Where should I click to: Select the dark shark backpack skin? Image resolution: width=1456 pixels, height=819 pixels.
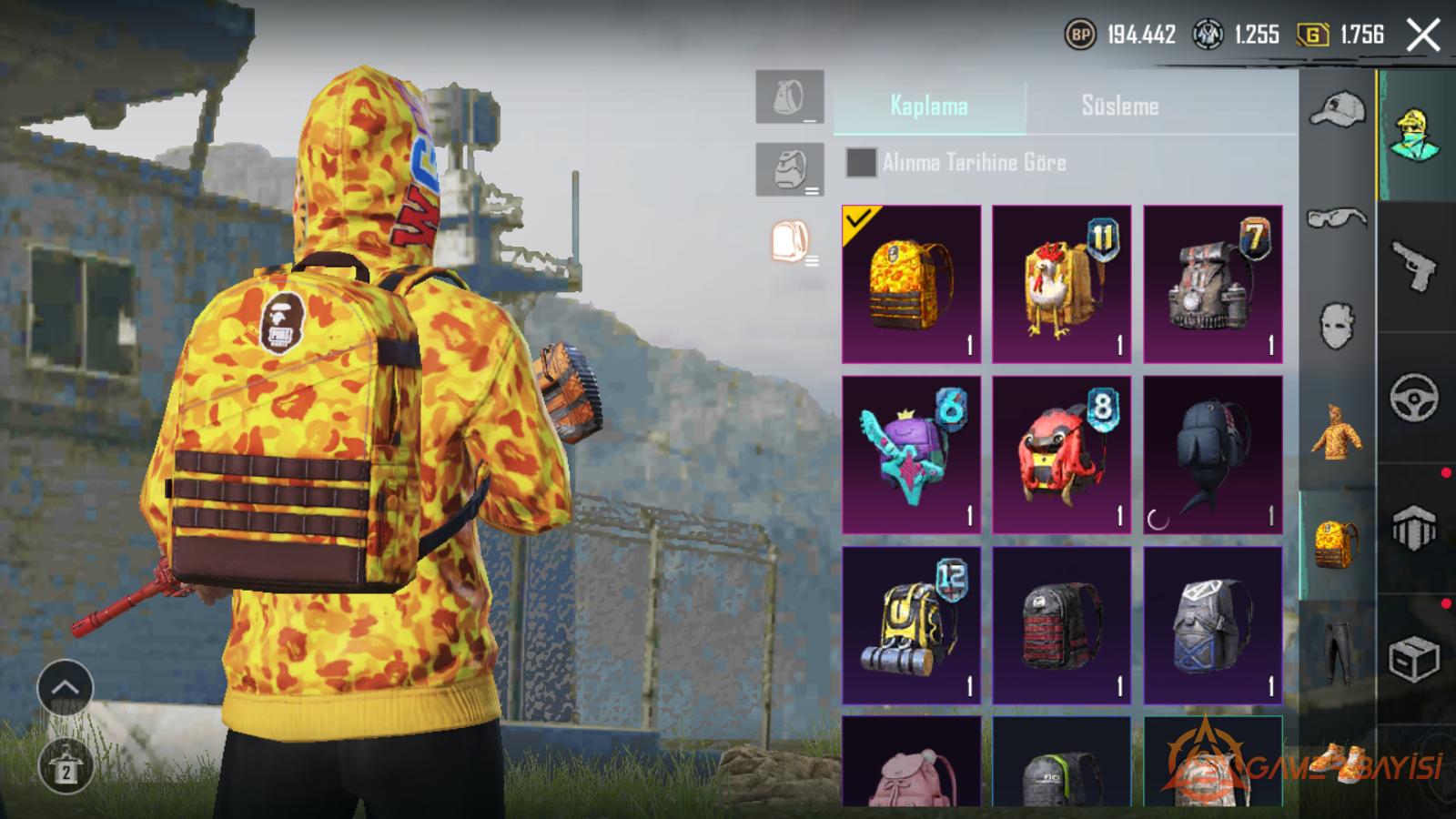1212,454
